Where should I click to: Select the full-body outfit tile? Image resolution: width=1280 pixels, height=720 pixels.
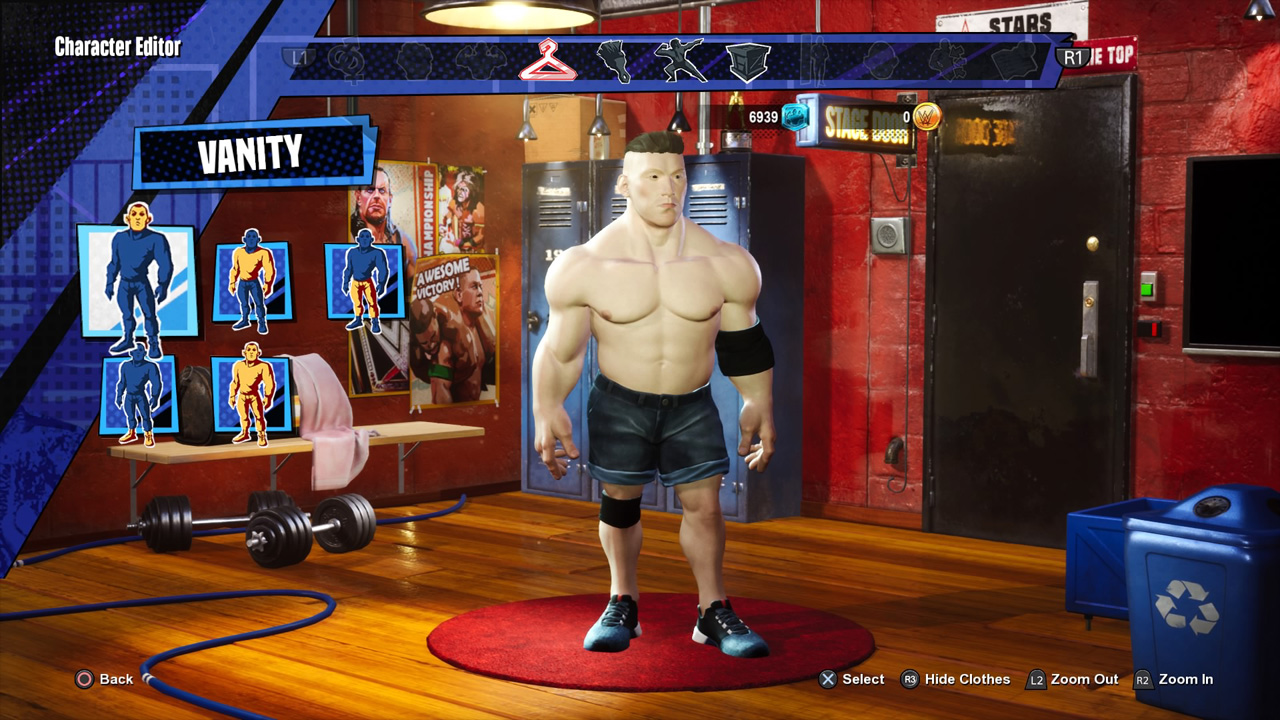tap(251, 394)
